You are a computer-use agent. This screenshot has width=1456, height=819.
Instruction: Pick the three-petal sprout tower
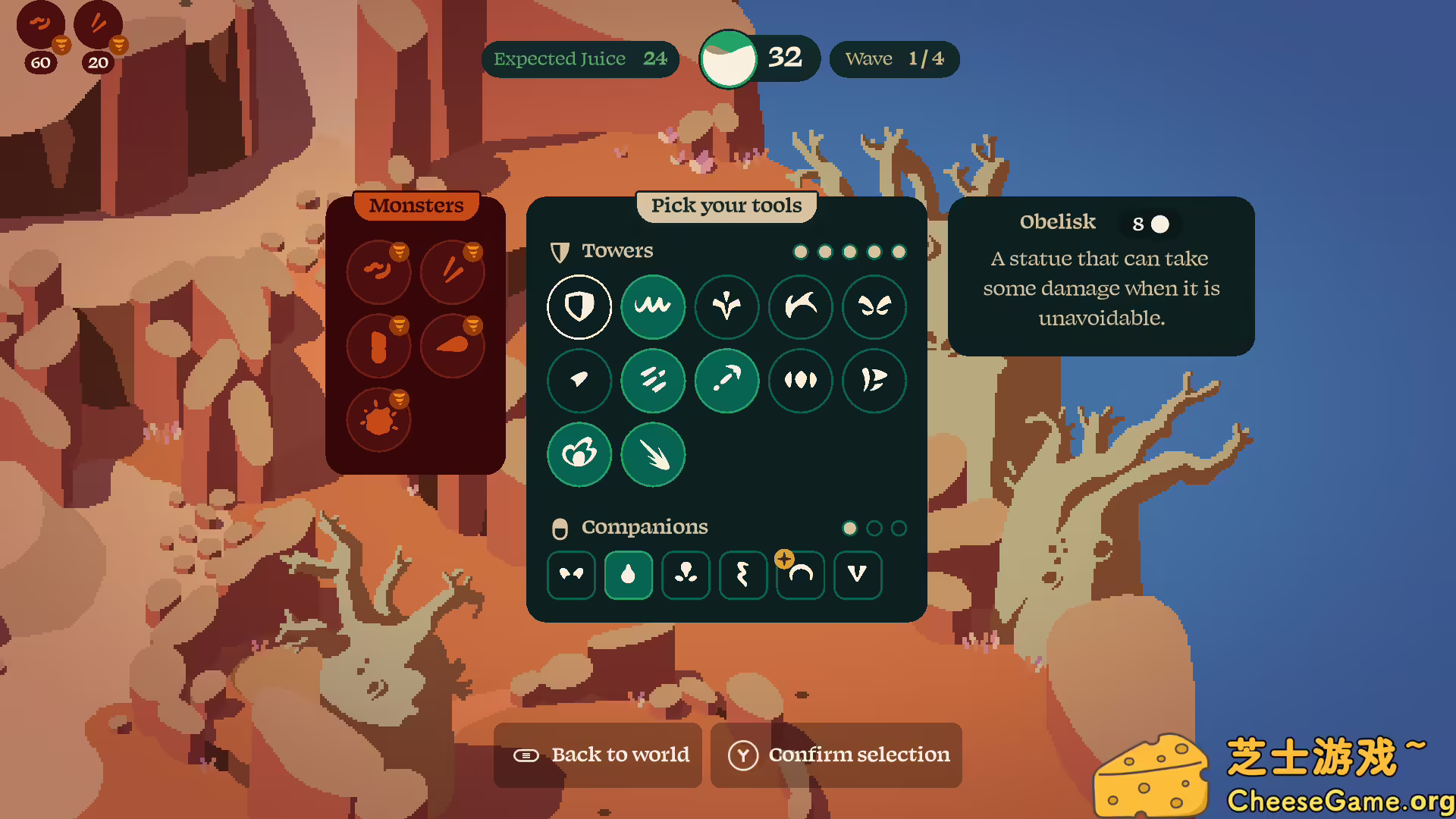click(x=726, y=306)
